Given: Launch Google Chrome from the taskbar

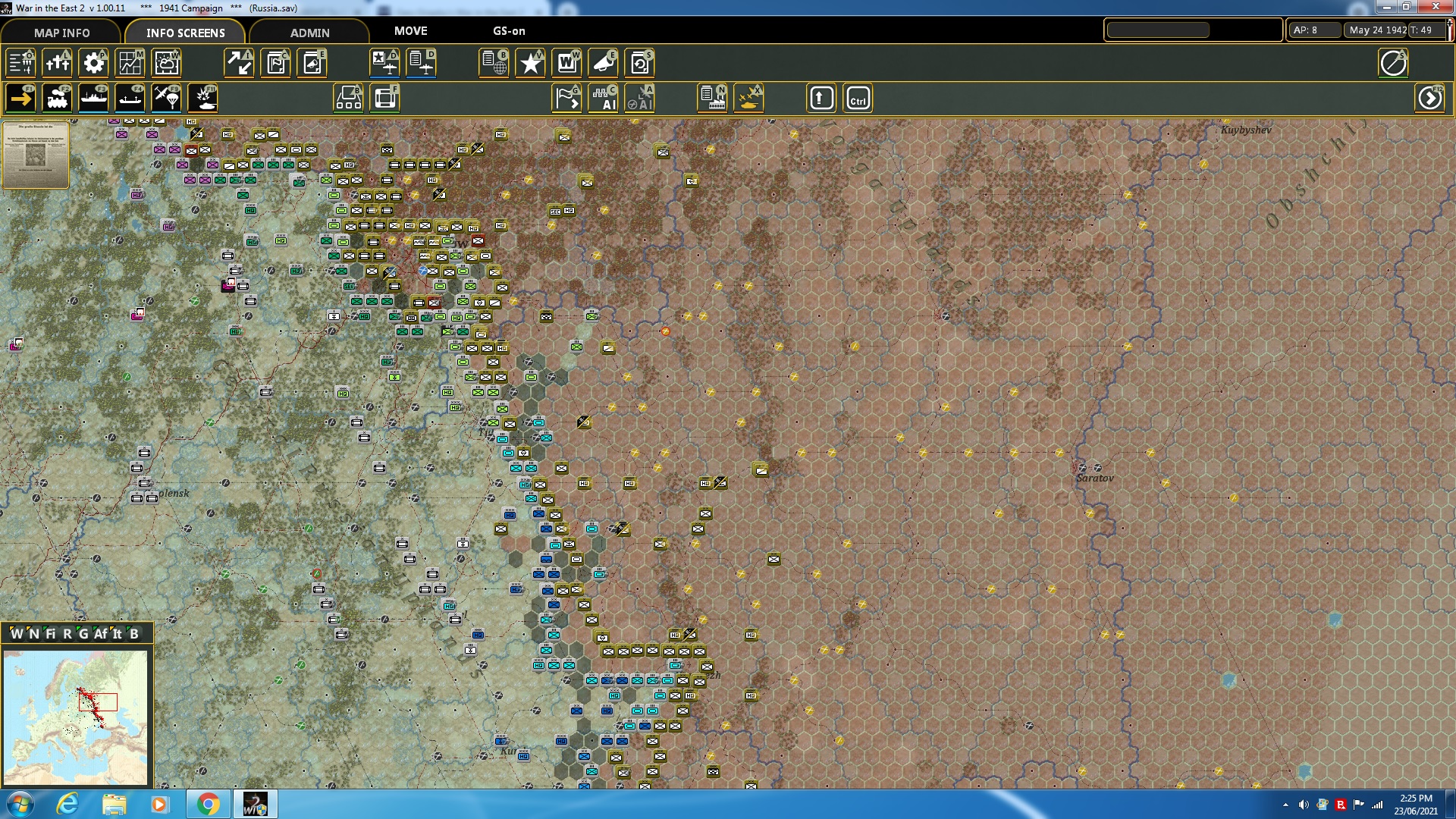Looking at the screenshot, I should pyautogui.click(x=209, y=803).
